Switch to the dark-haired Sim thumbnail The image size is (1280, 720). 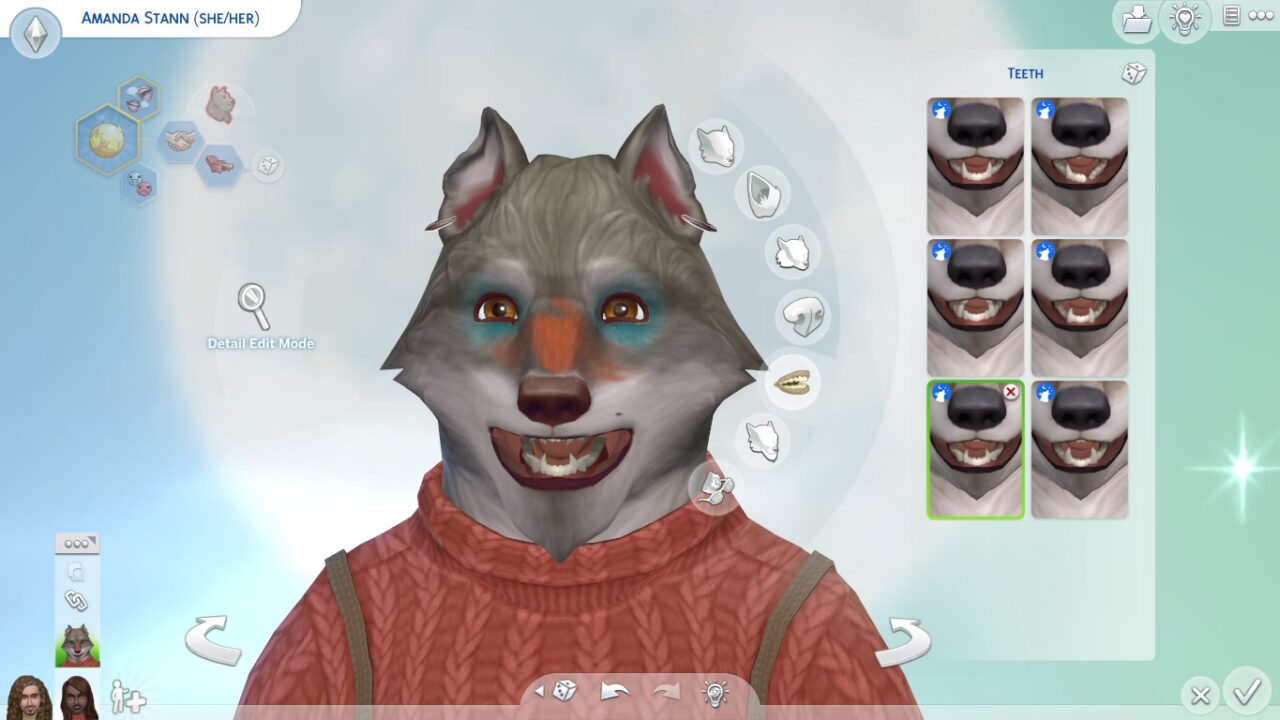75,699
